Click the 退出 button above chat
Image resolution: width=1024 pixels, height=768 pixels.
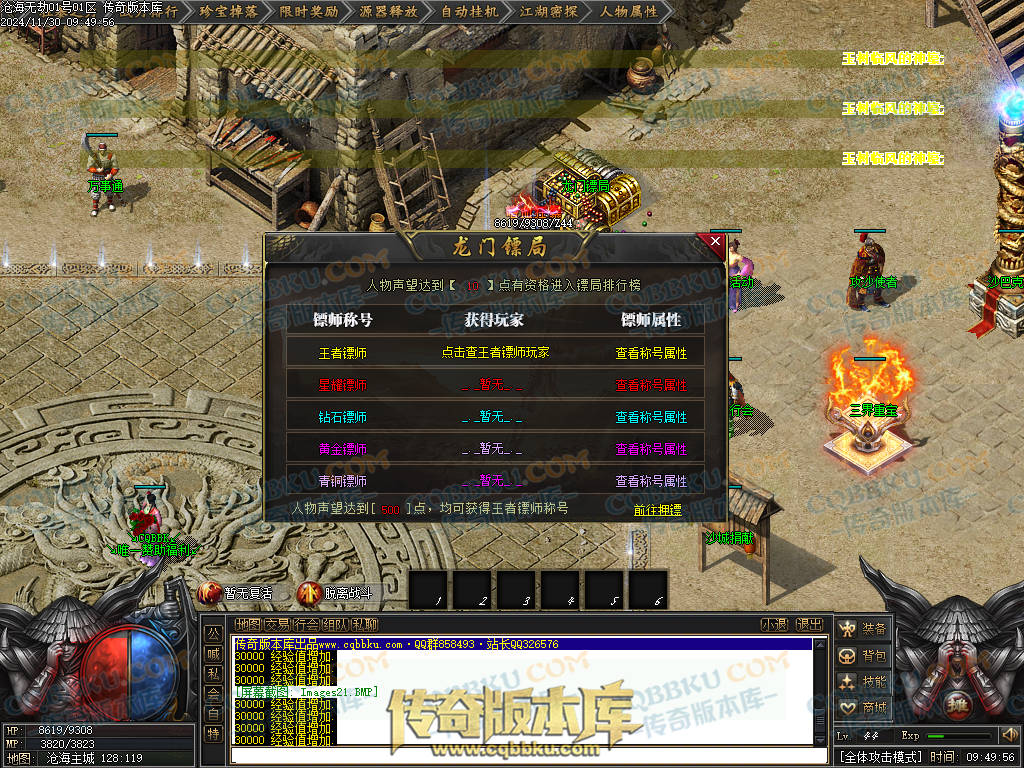click(x=809, y=625)
